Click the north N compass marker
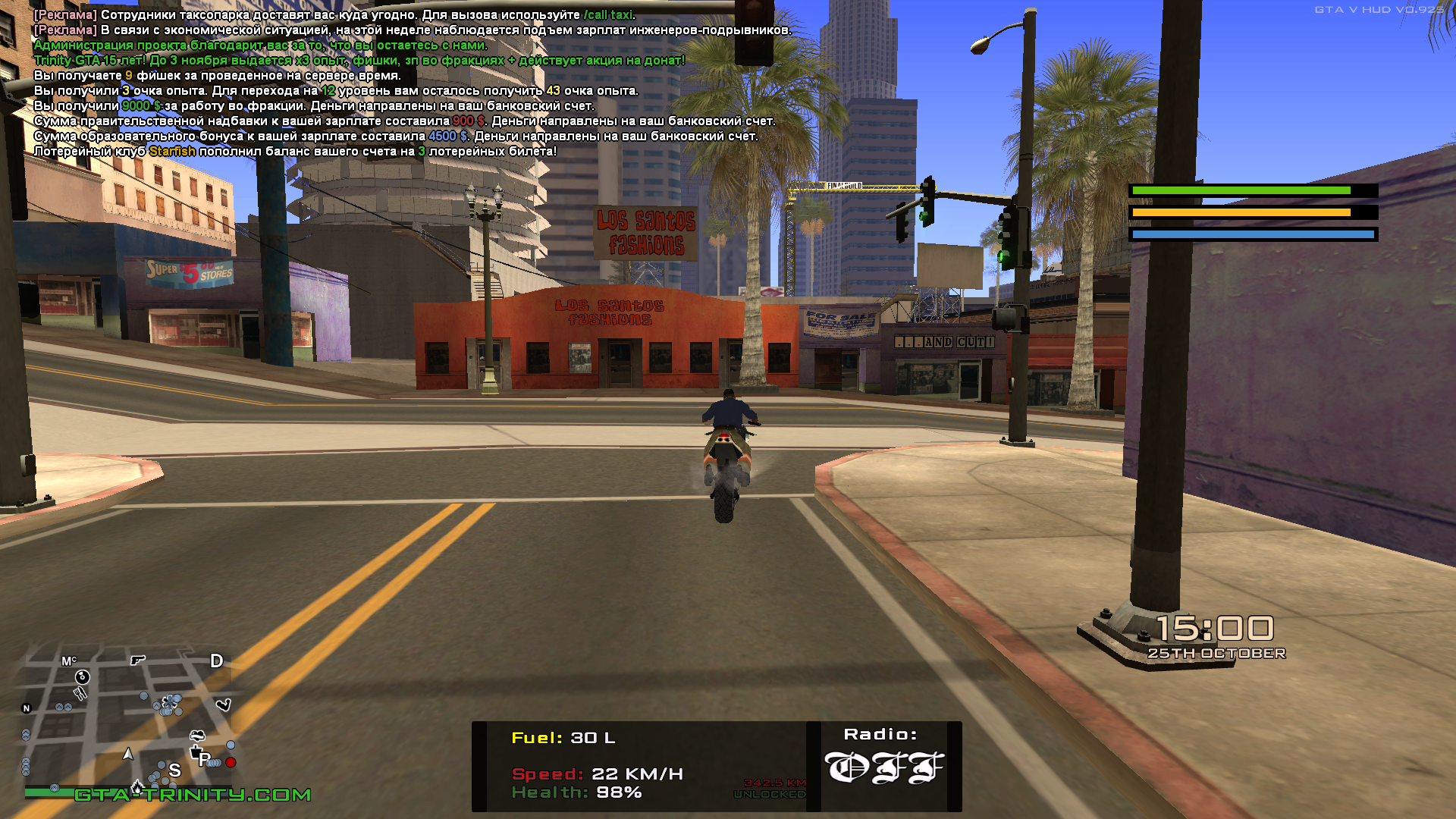1456x819 pixels. coord(27,708)
